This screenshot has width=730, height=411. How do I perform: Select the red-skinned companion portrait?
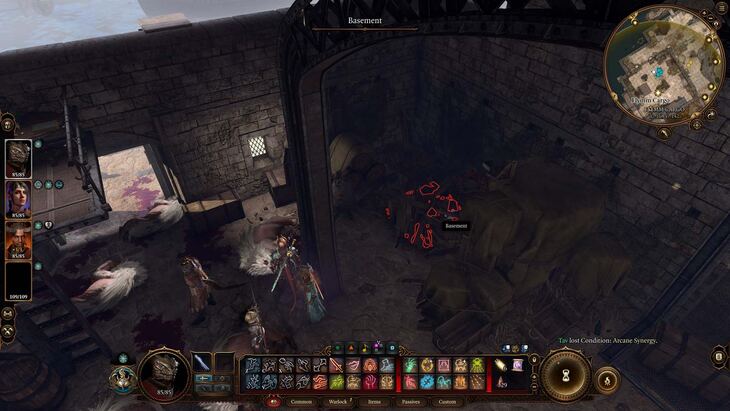(18, 239)
